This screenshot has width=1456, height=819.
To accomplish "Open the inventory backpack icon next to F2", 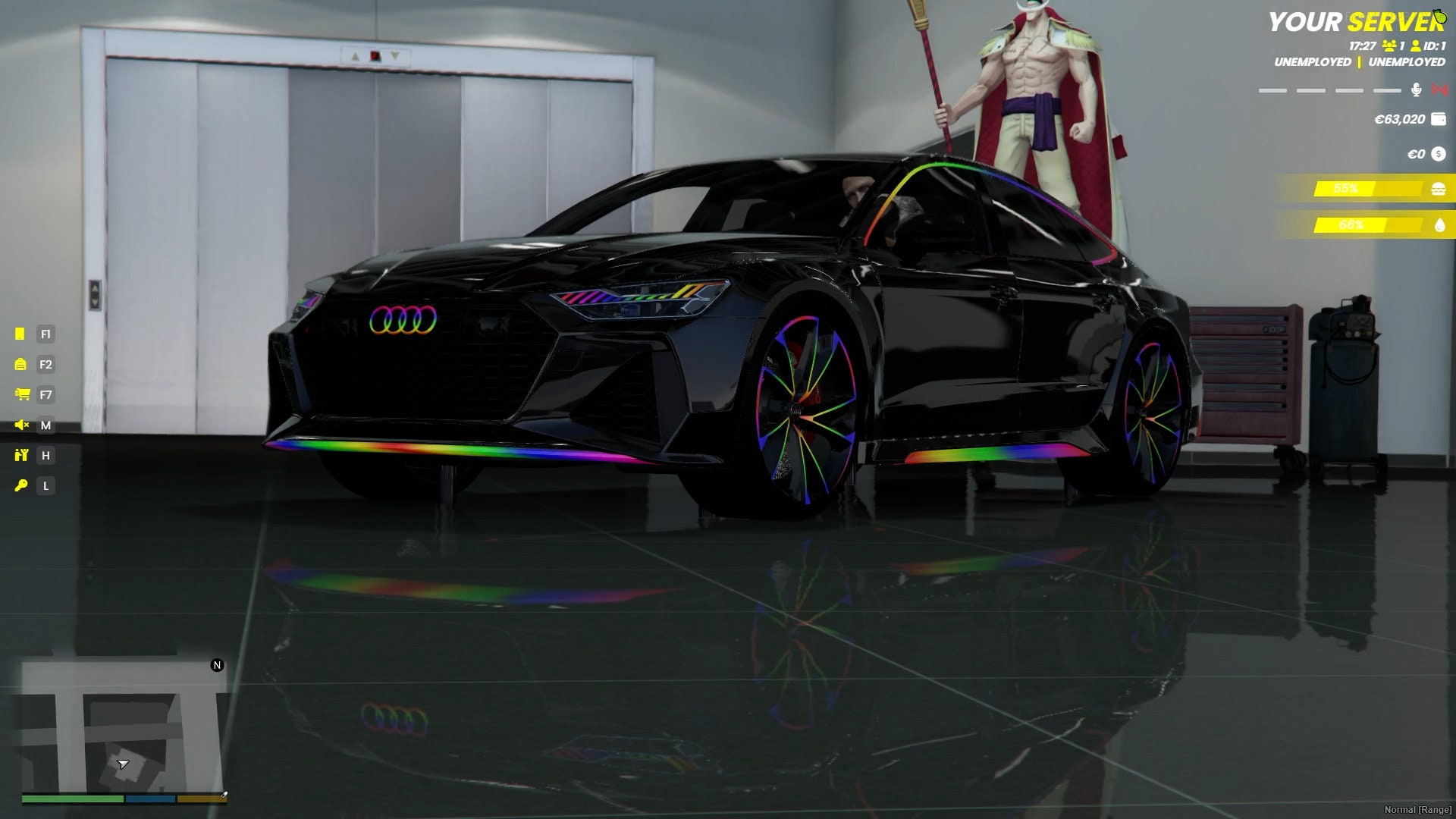I will tap(21, 365).
